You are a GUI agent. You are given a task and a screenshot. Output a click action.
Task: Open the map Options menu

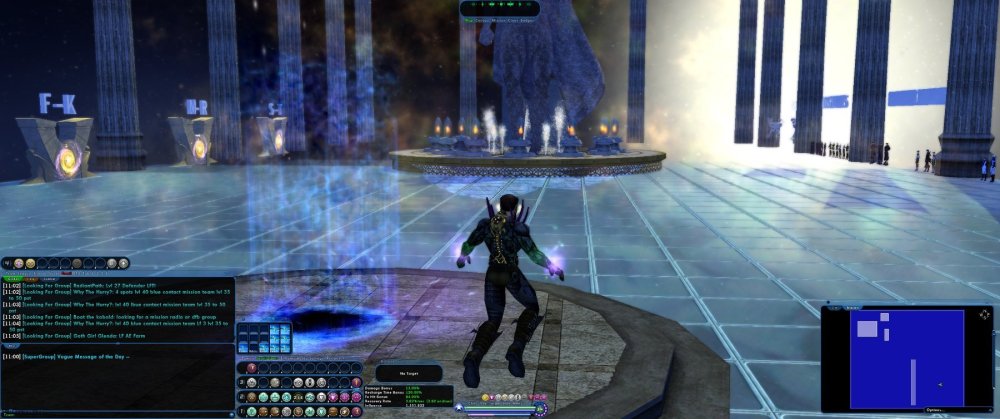tap(934, 410)
